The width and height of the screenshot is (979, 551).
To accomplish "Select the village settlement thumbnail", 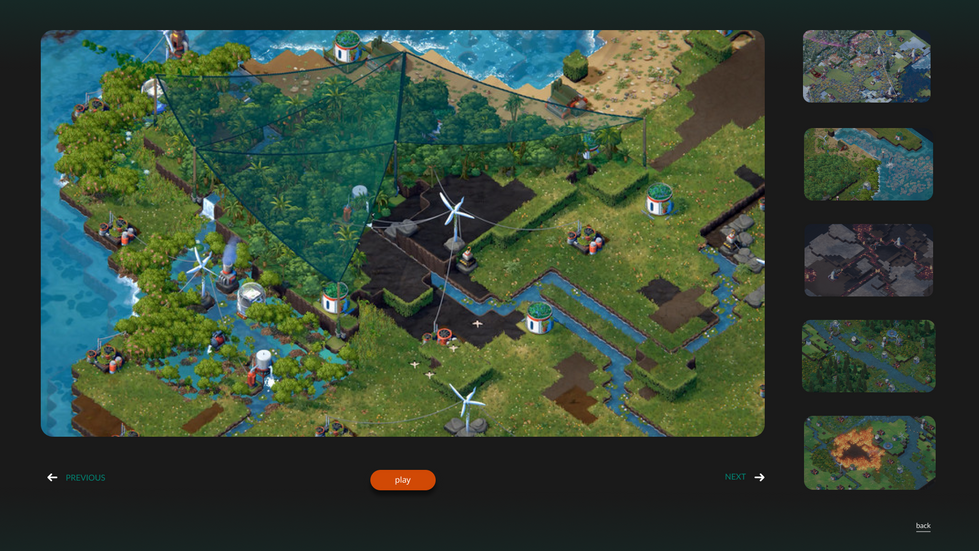I will click(x=867, y=66).
